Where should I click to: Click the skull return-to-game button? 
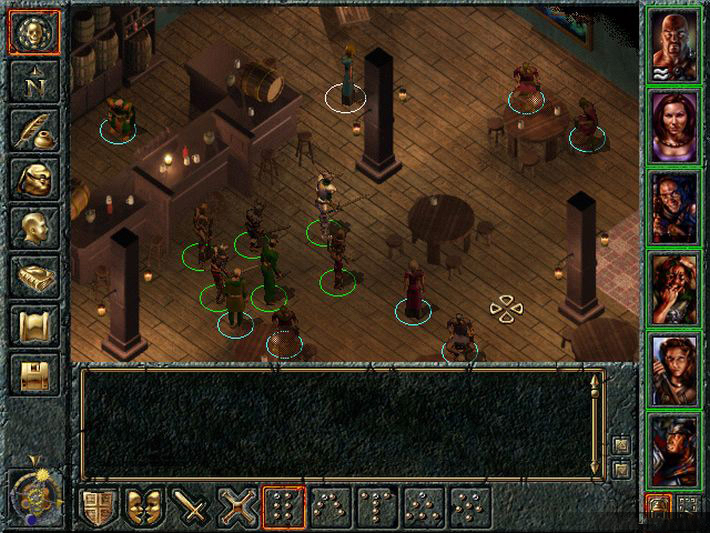pyautogui.click(x=35, y=32)
